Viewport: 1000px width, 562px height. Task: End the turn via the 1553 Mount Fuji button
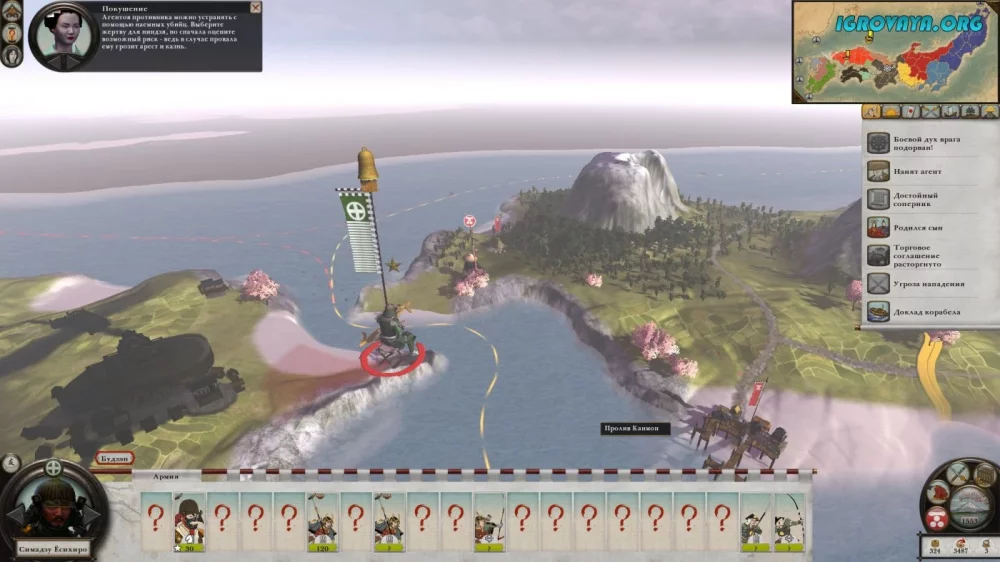[x=970, y=505]
